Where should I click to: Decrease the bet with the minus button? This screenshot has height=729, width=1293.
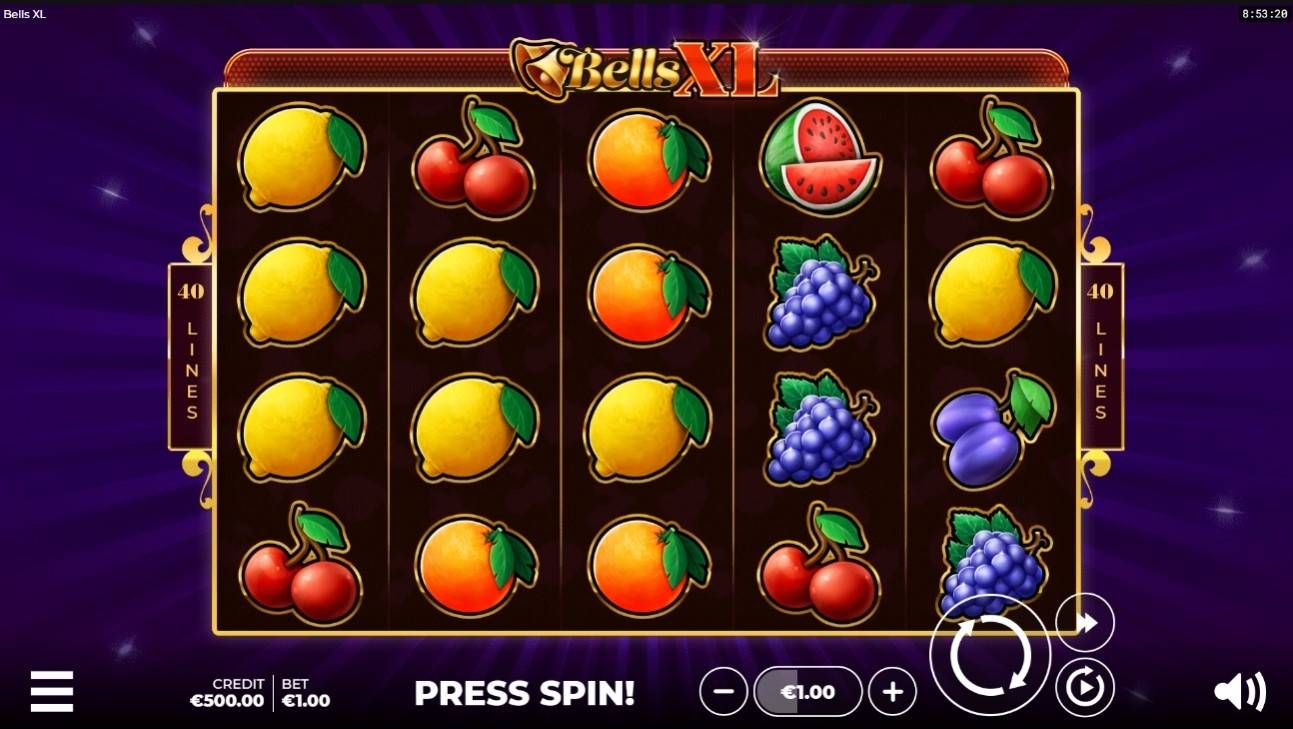tap(723, 691)
